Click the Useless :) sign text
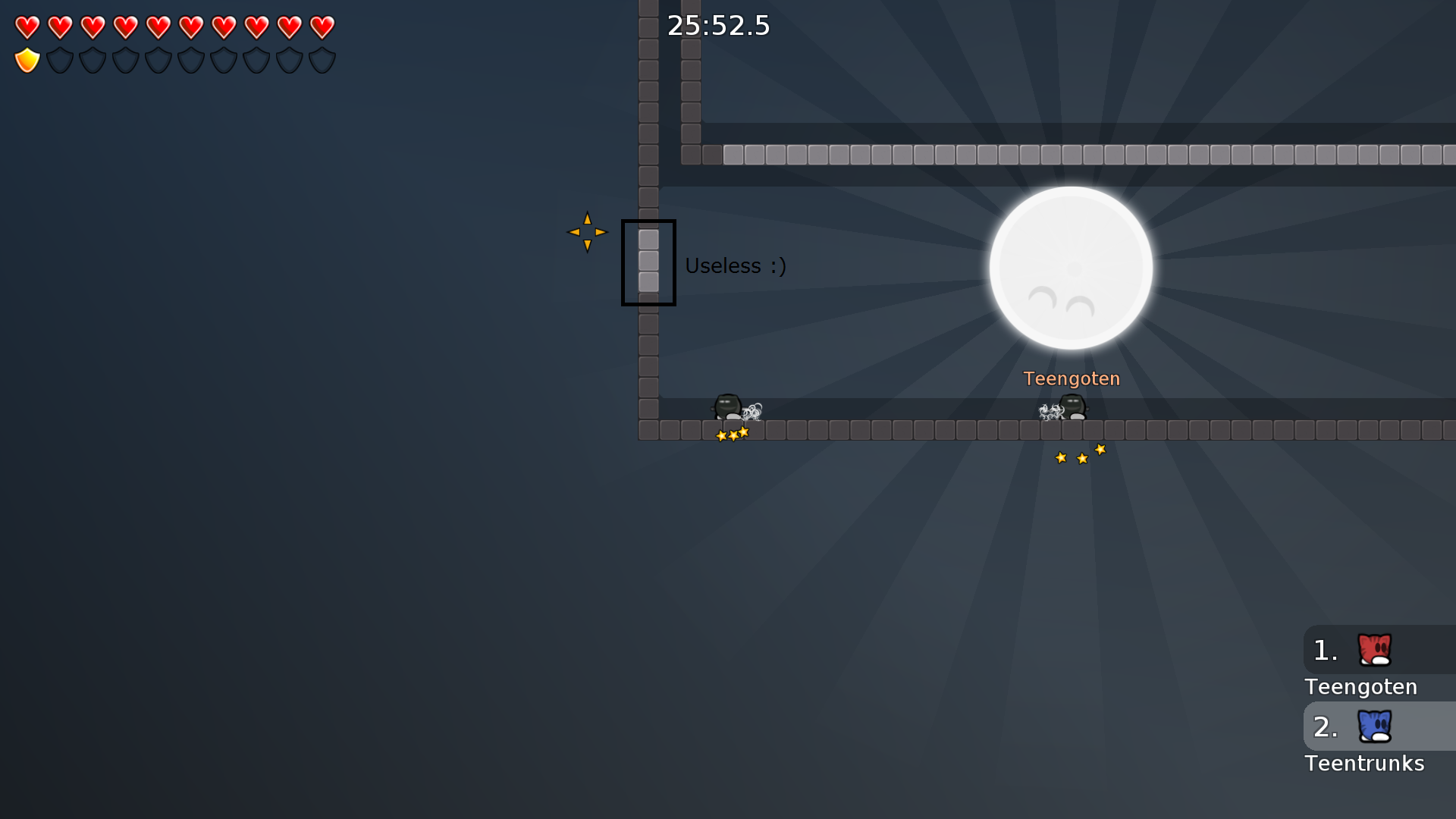The height and width of the screenshot is (819, 1456). click(736, 265)
